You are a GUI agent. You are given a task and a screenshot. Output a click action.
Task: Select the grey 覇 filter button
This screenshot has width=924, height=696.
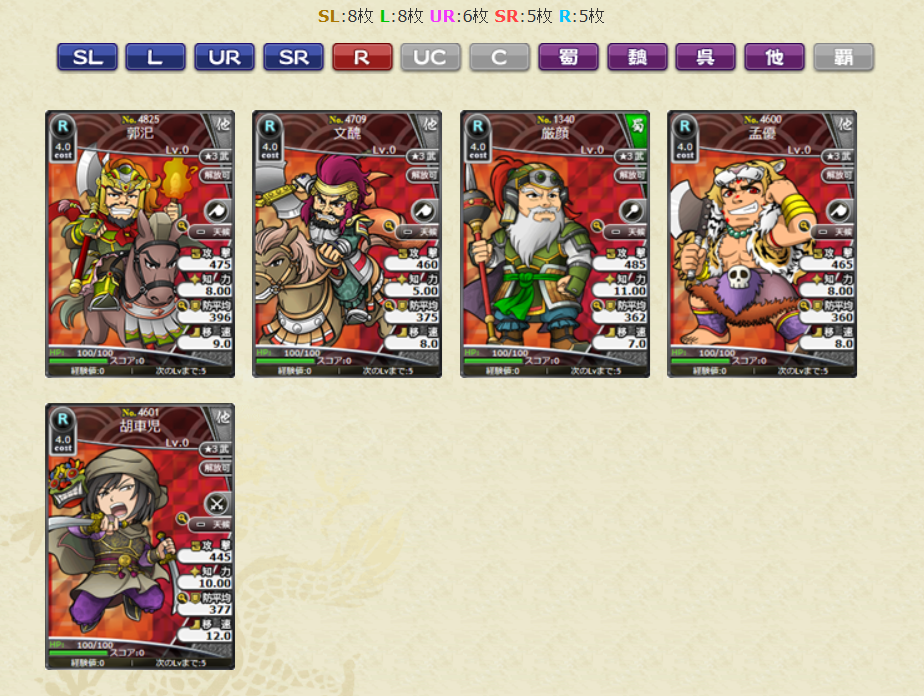pyautogui.click(x=843, y=58)
